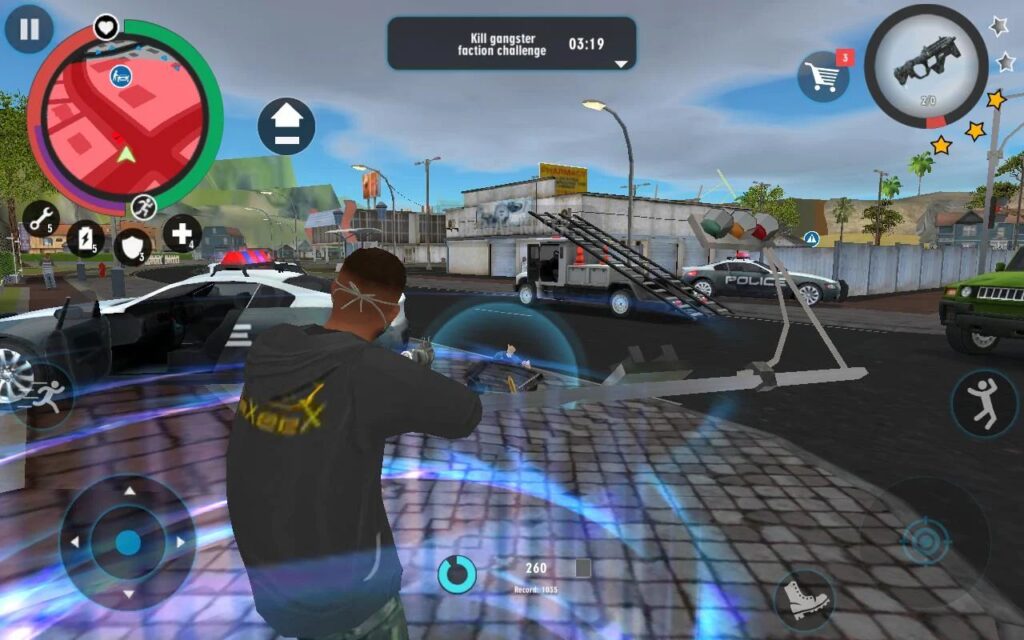The height and width of the screenshot is (640, 1024).
Task: Use the battery energy item
Action: coord(85,238)
